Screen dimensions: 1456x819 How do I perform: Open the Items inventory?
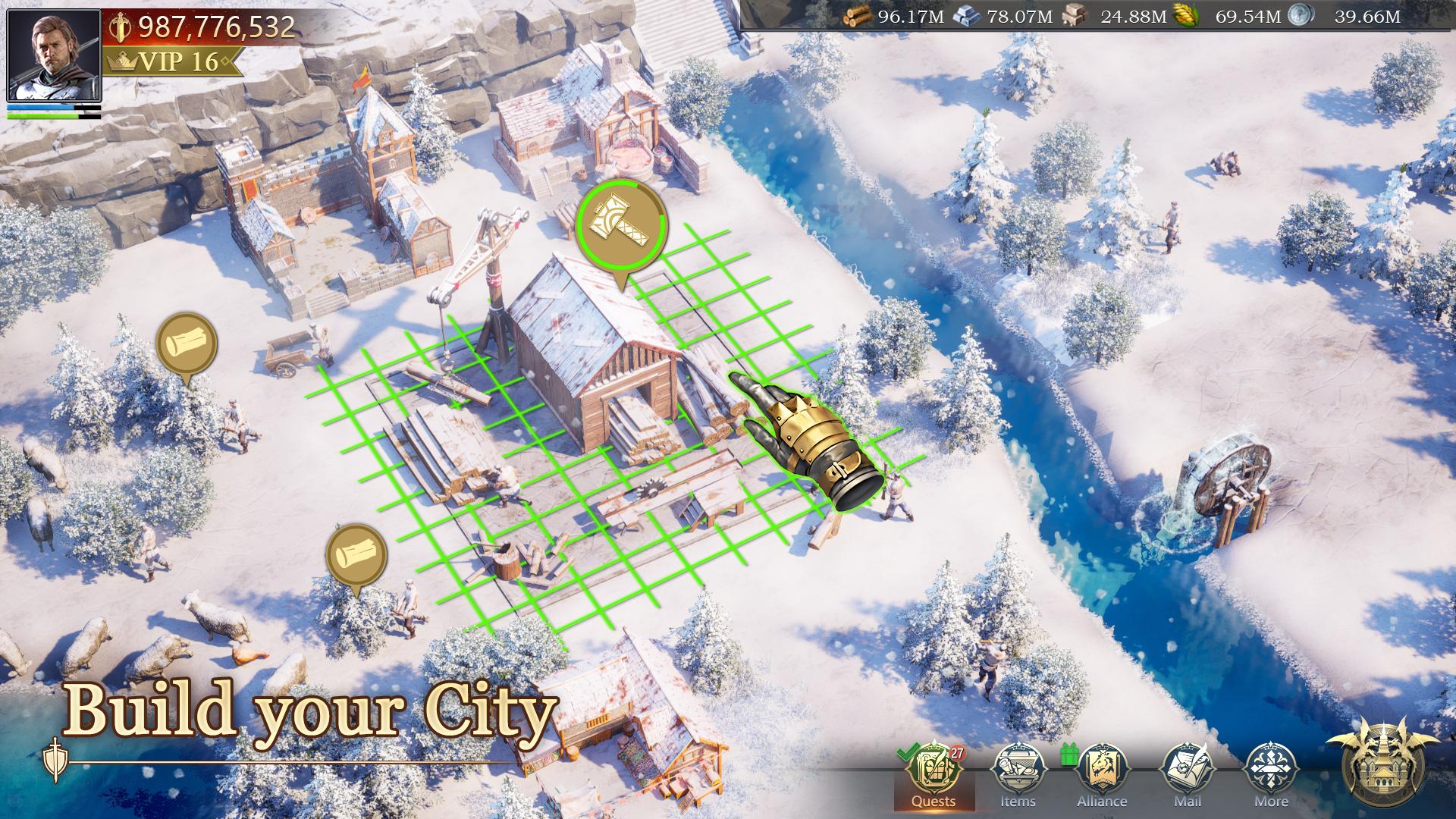click(x=1018, y=773)
